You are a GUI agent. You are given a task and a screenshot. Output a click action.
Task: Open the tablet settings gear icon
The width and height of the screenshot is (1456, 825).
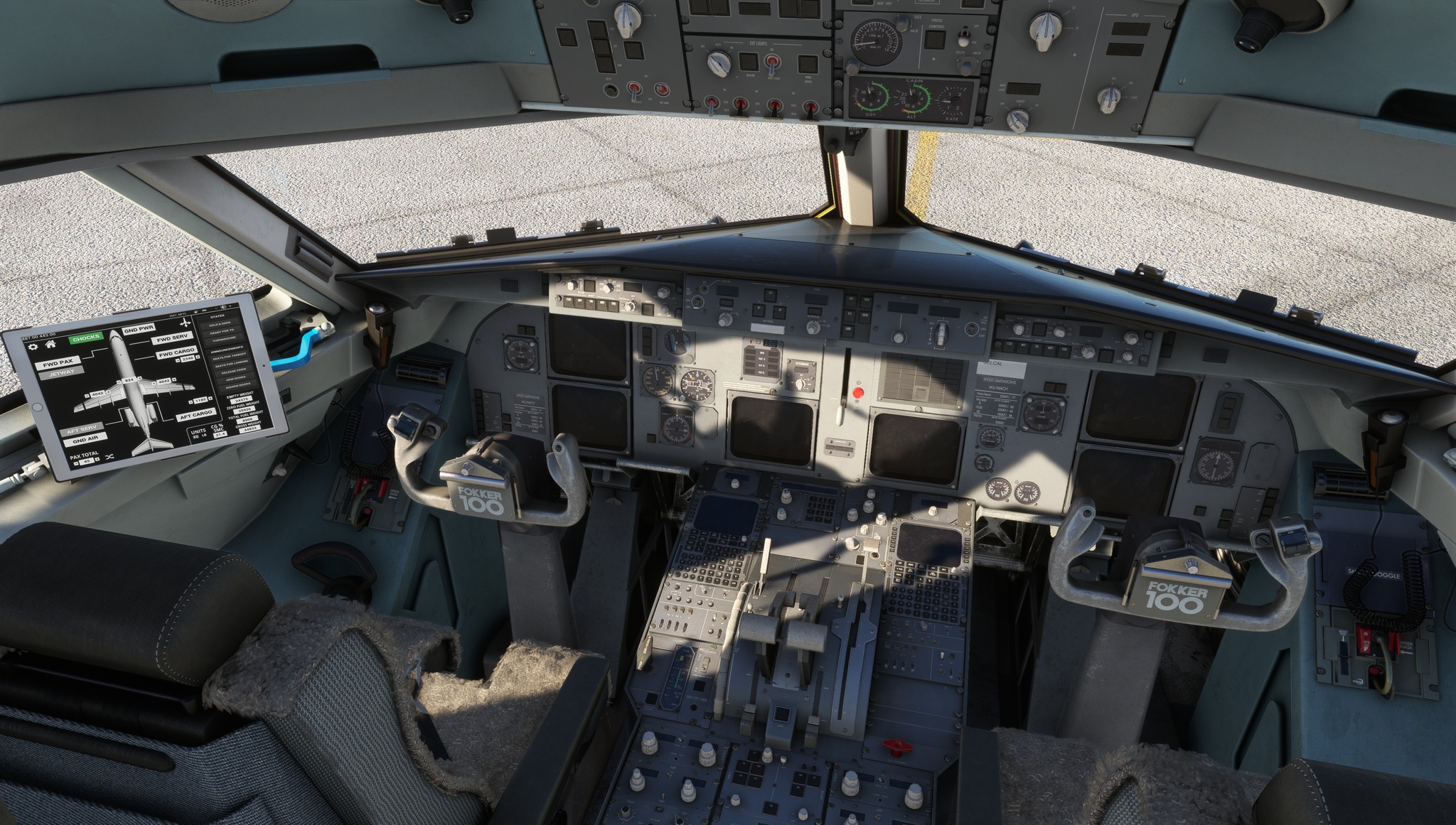point(32,347)
